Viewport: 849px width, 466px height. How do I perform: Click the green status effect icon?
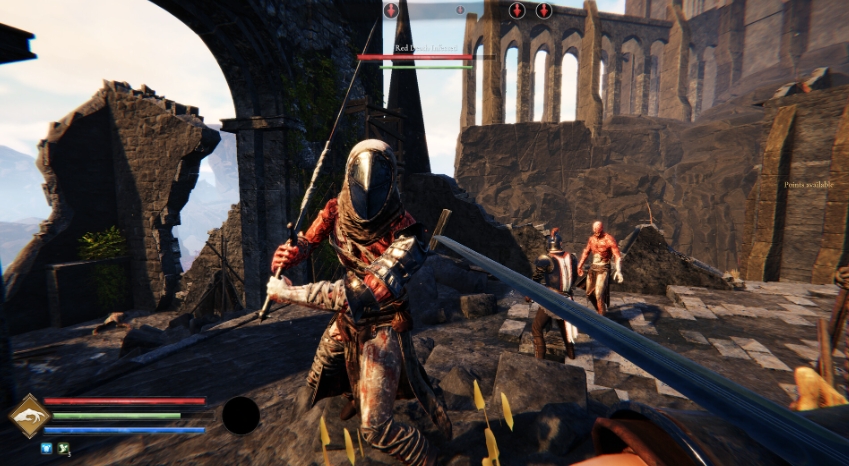[63, 449]
